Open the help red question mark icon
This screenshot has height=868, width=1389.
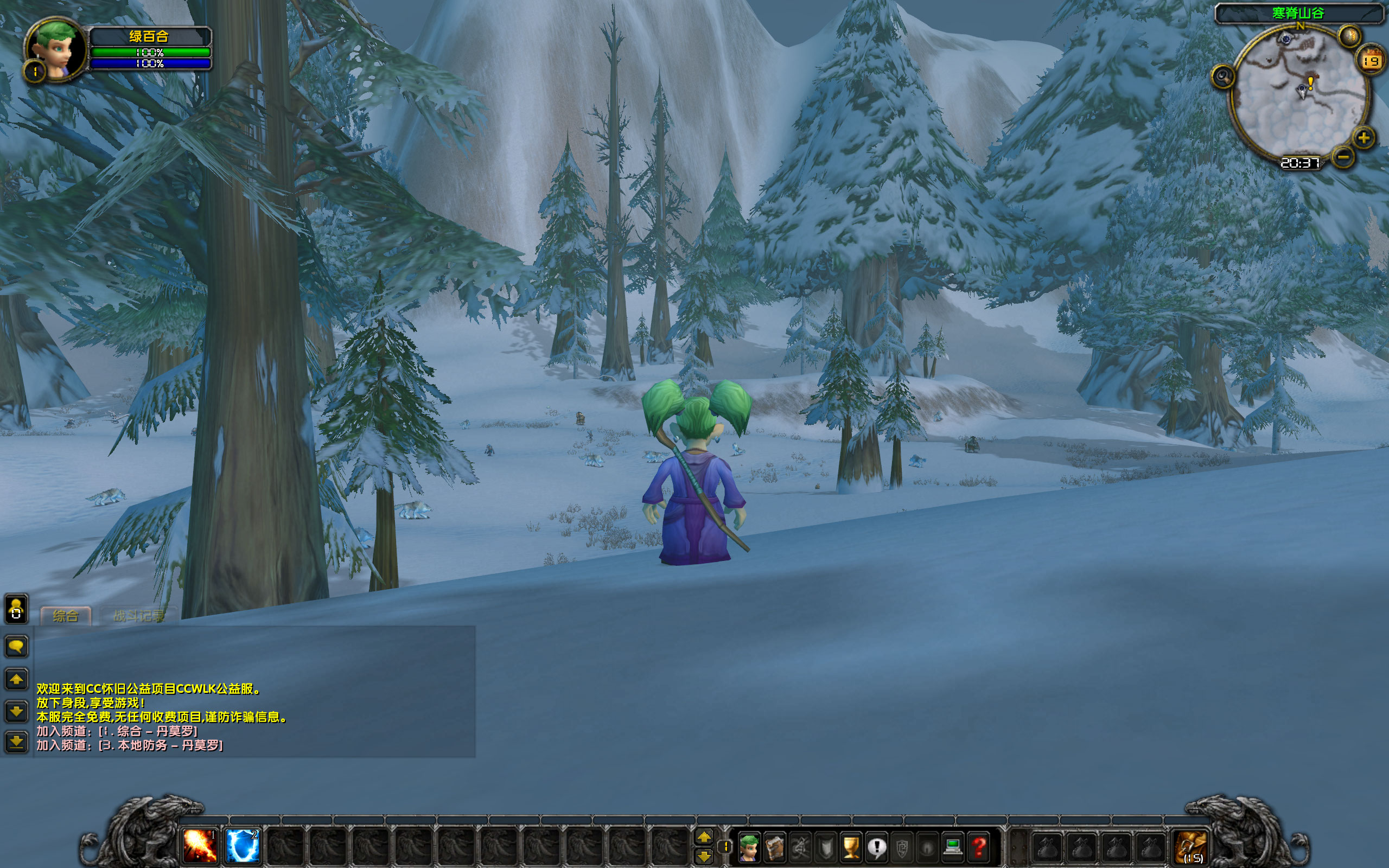click(x=978, y=848)
